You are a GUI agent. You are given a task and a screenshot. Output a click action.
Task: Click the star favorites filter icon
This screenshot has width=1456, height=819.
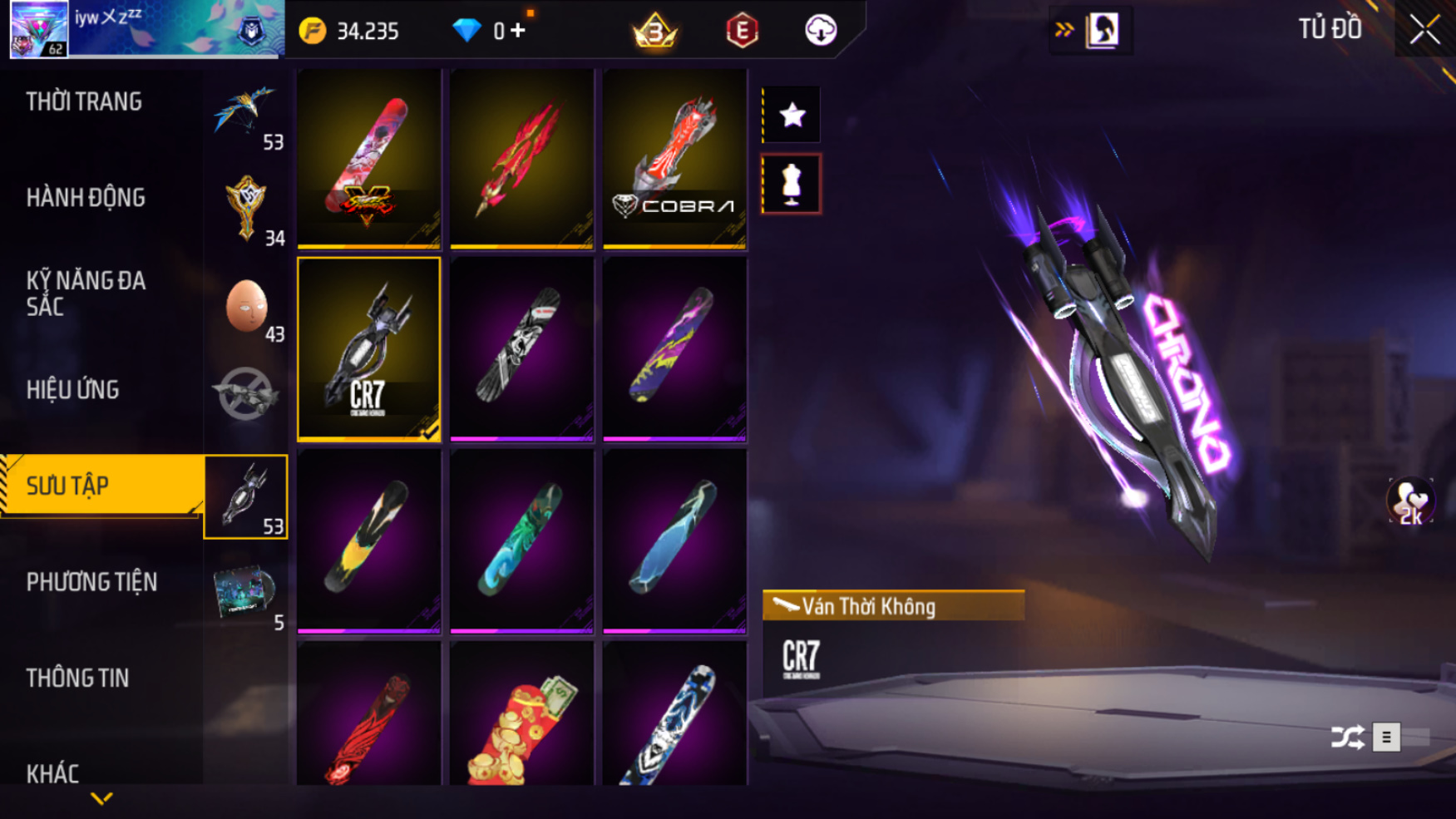792,115
